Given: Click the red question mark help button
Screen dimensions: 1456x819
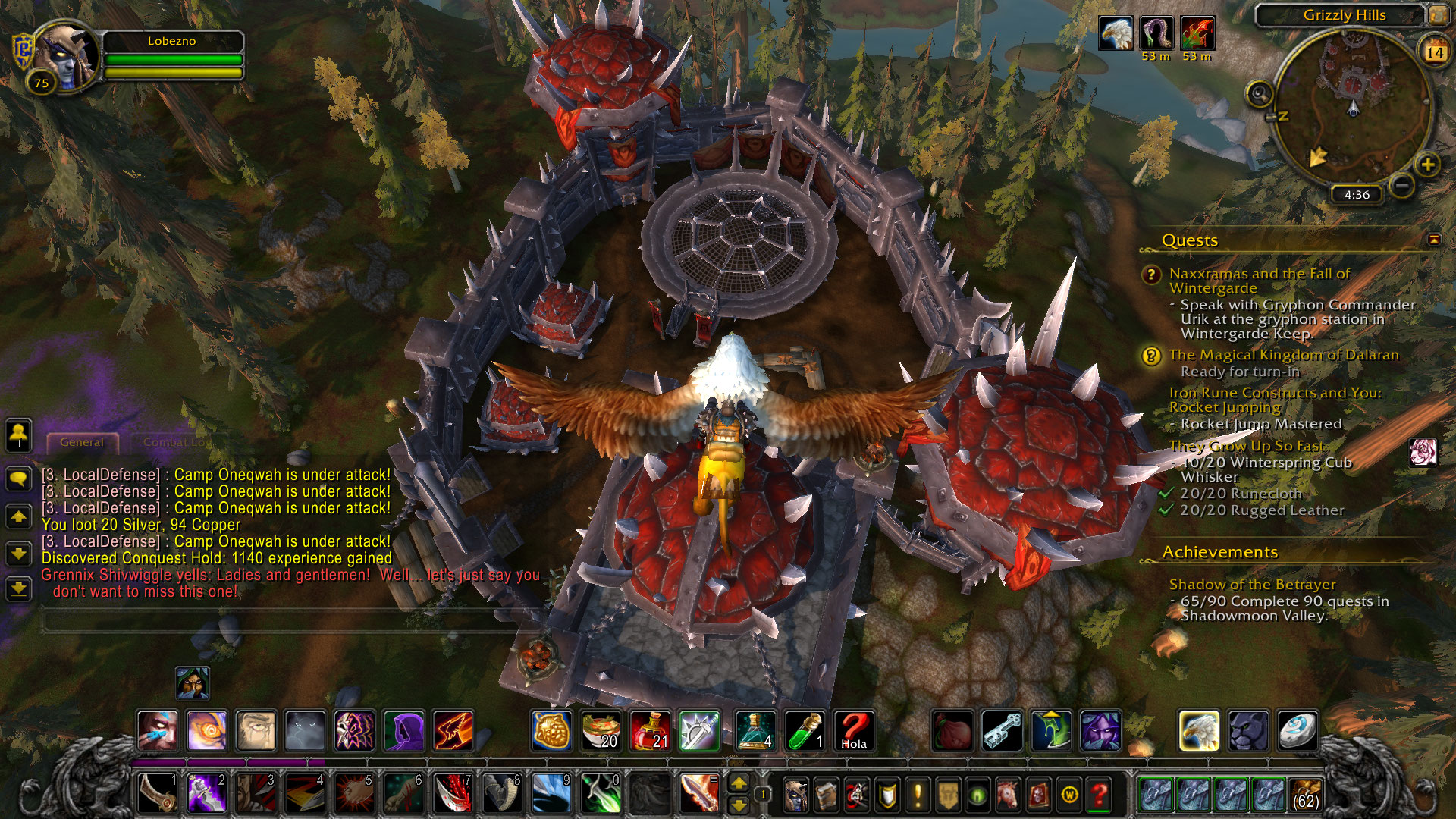Looking at the screenshot, I should pyautogui.click(x=1099, y=795).
